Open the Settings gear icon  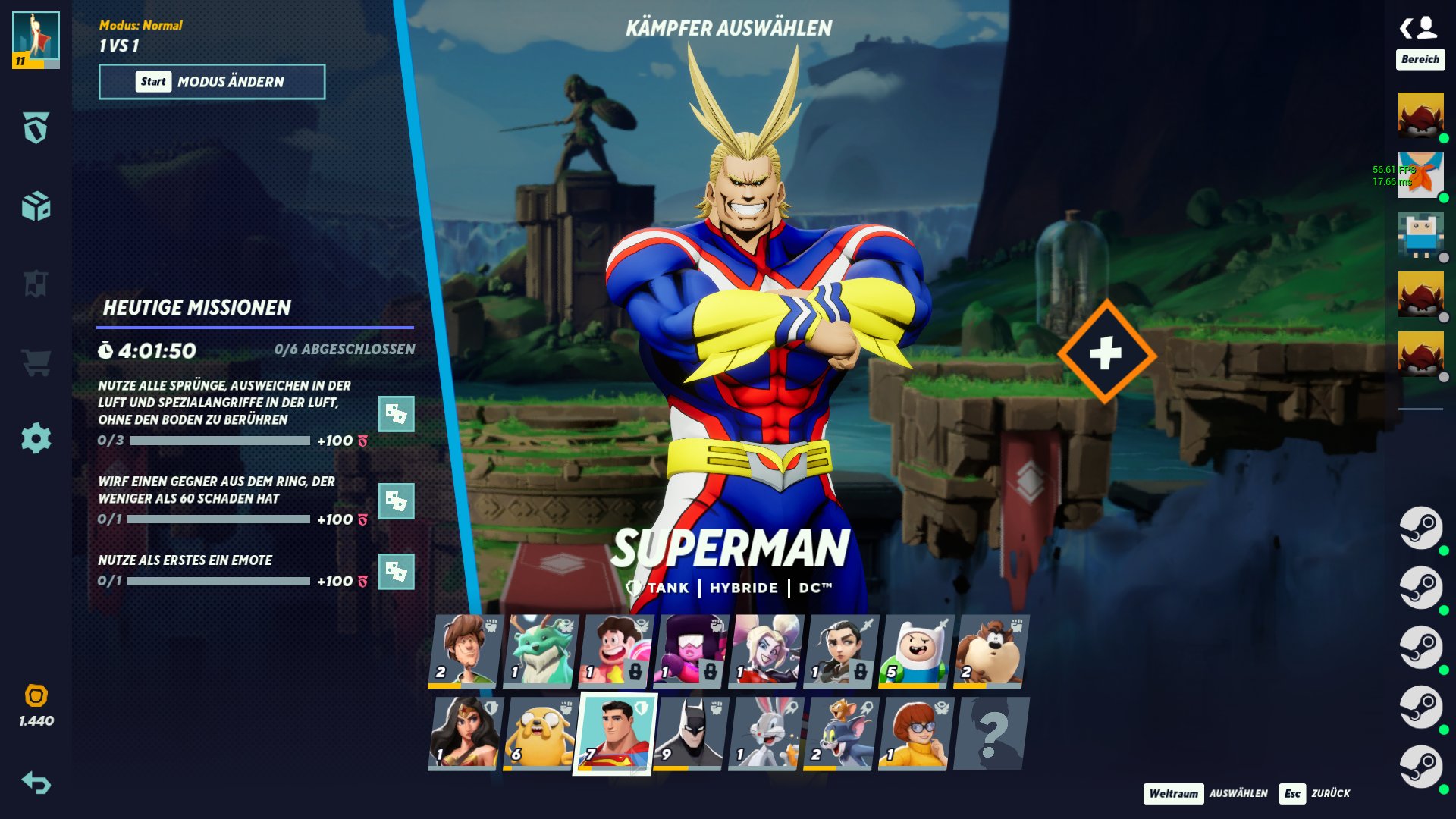(36, 438)
